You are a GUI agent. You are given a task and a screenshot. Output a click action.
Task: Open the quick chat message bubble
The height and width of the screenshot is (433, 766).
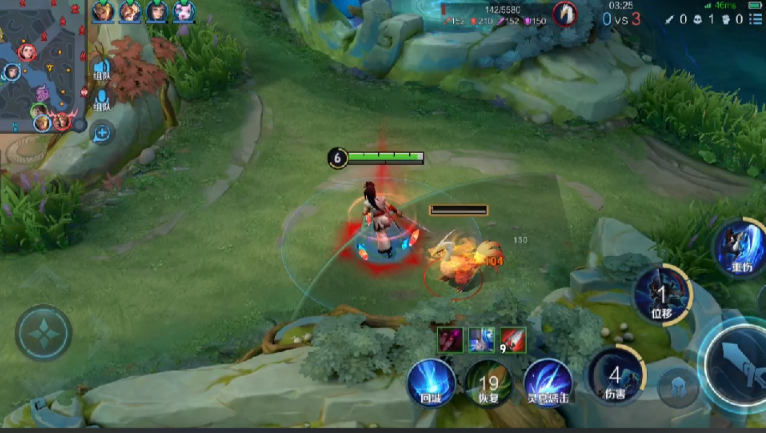101,132
